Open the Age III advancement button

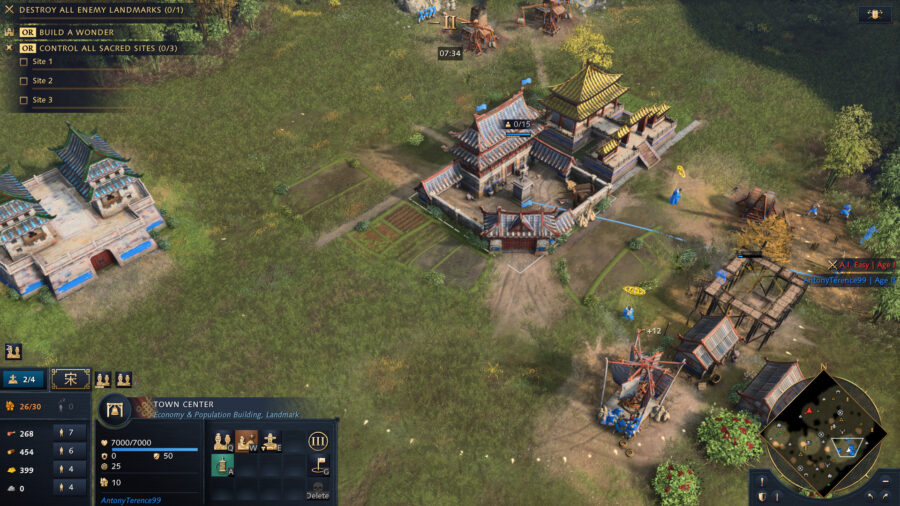click(318, 441)
